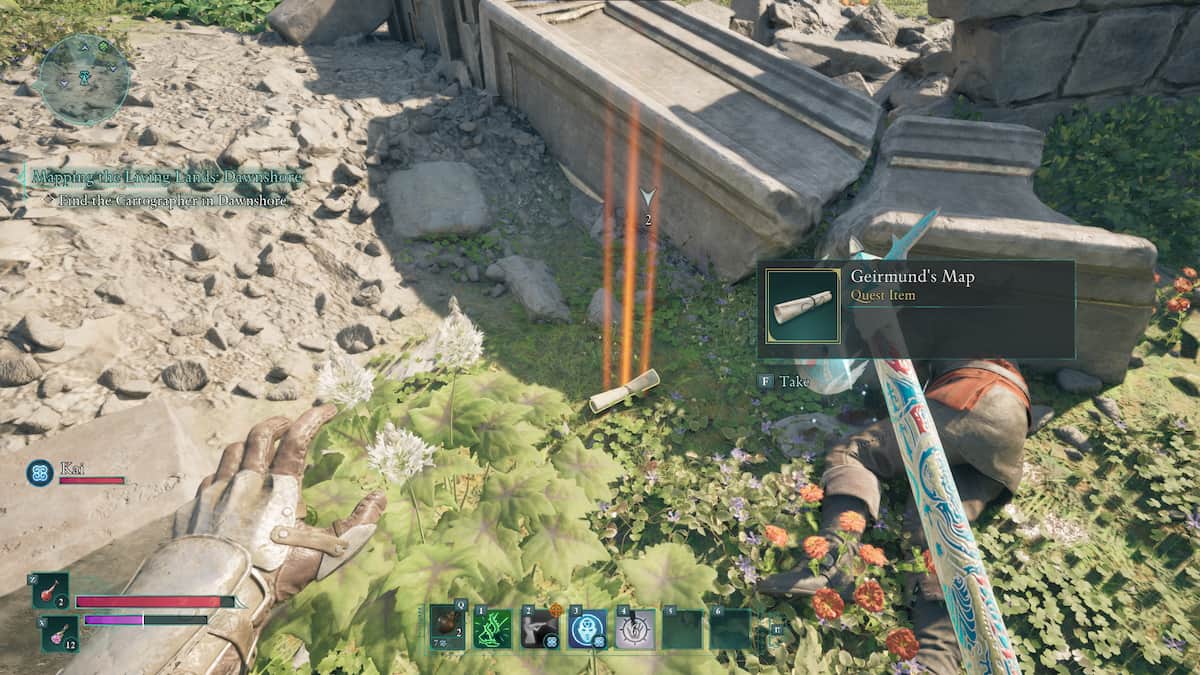Select the Mapping the Living Lands quest tracker

click(166, 177)
